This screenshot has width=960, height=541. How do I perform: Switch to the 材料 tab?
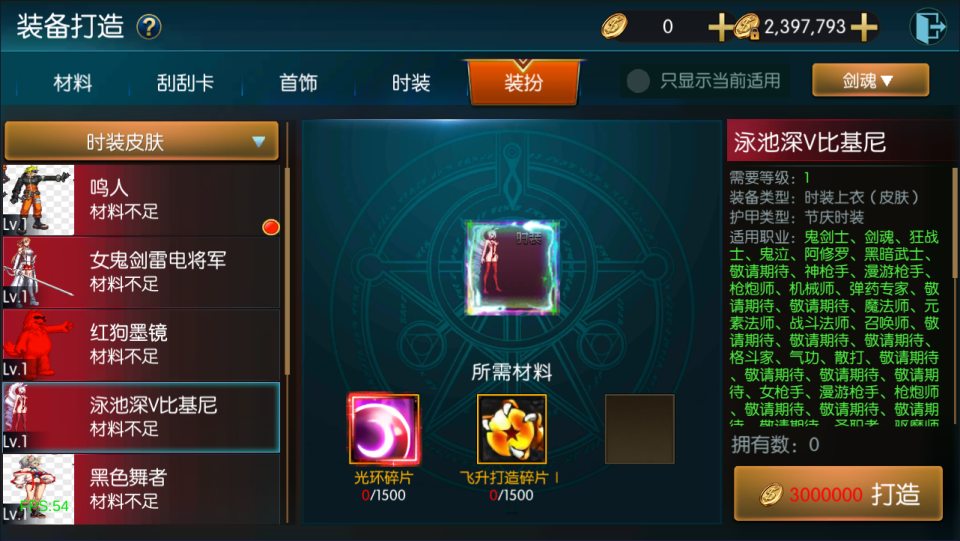click(73, 83)
